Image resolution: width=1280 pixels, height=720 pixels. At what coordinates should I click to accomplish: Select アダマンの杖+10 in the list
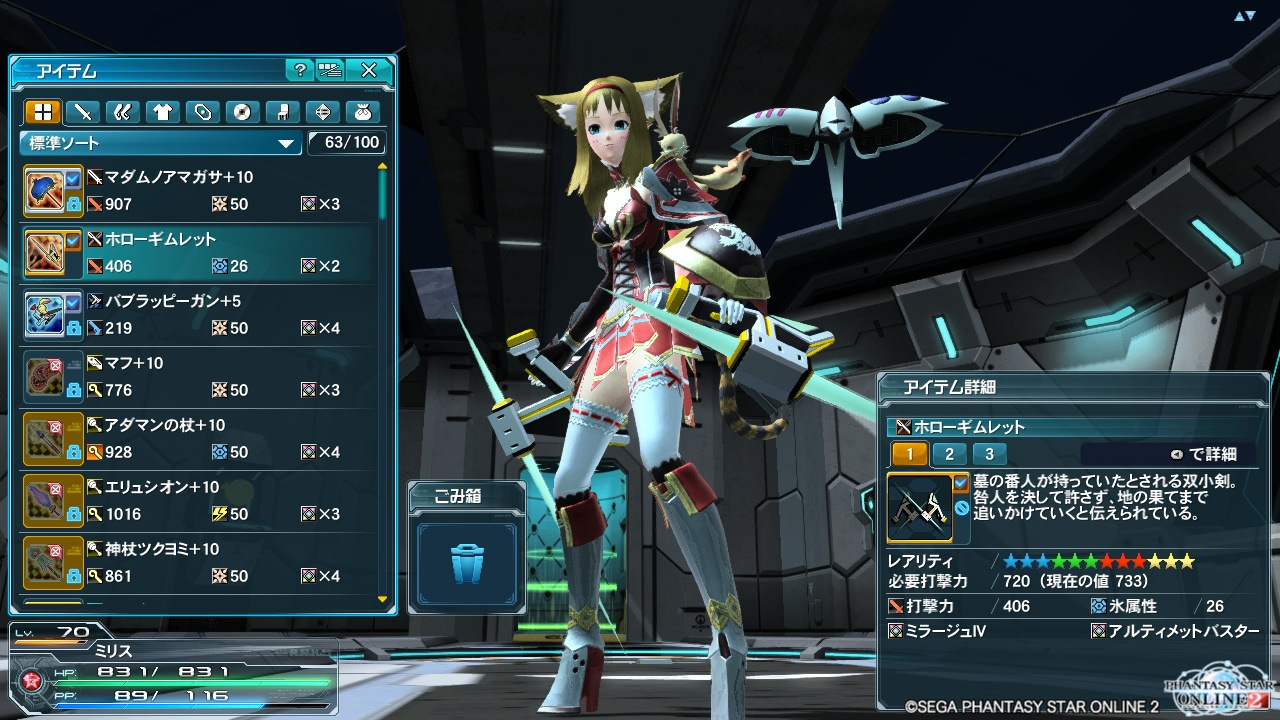click(x=200, y=439)
